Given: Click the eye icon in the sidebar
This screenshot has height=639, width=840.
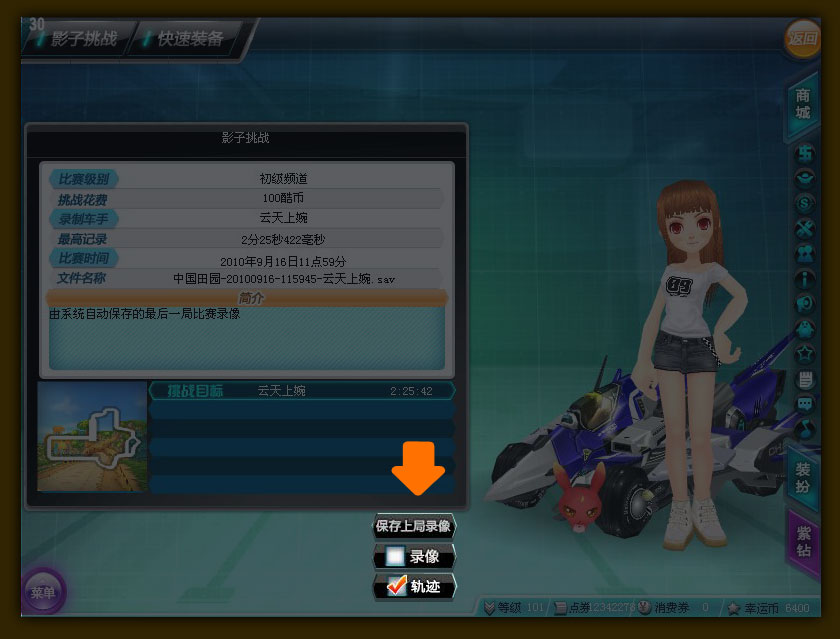Looking at the screenshot, I should 804,179.
